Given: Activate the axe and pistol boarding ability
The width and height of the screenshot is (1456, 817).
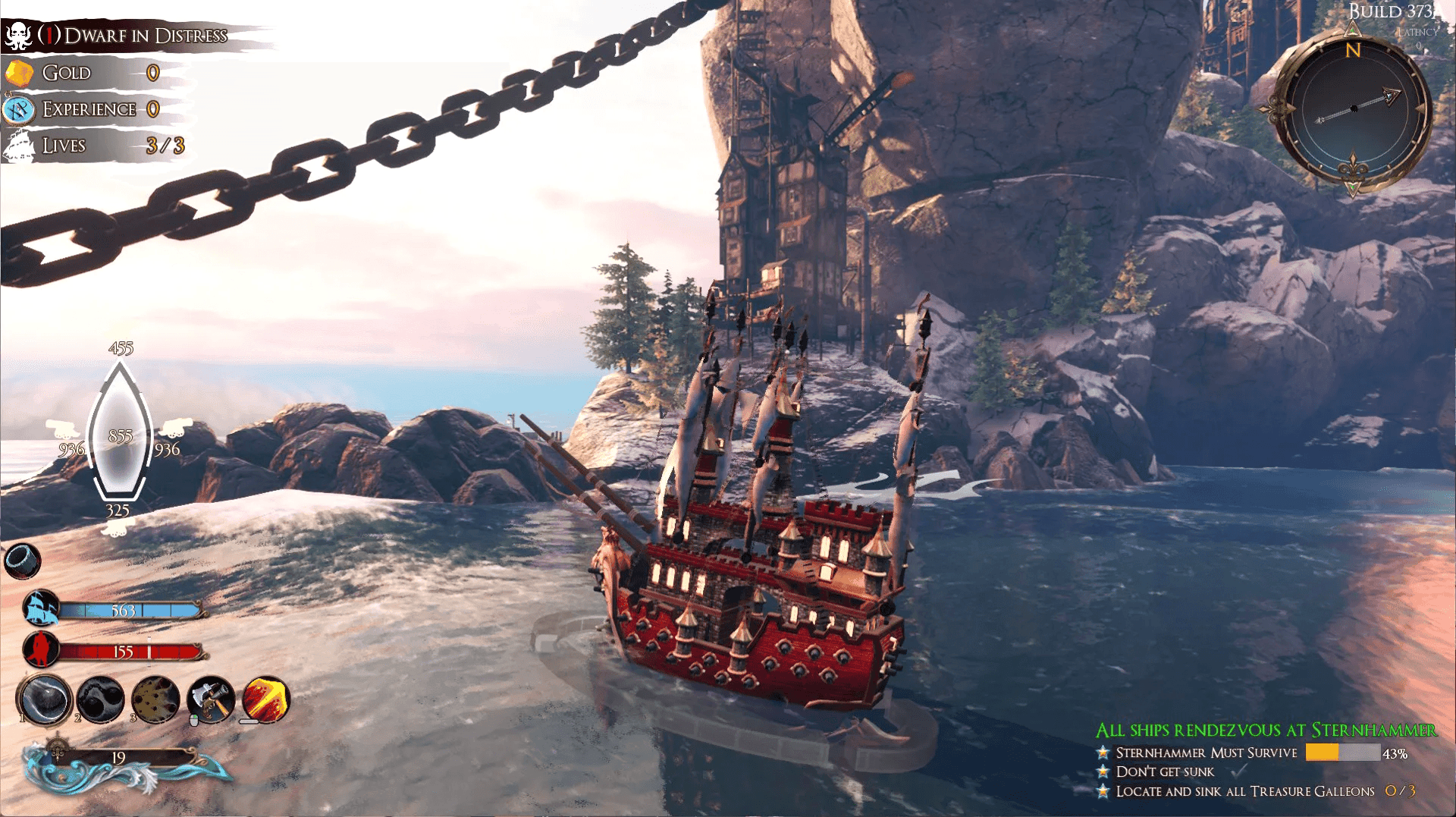Looking at the screenshot, I should (x=211, y=699).
